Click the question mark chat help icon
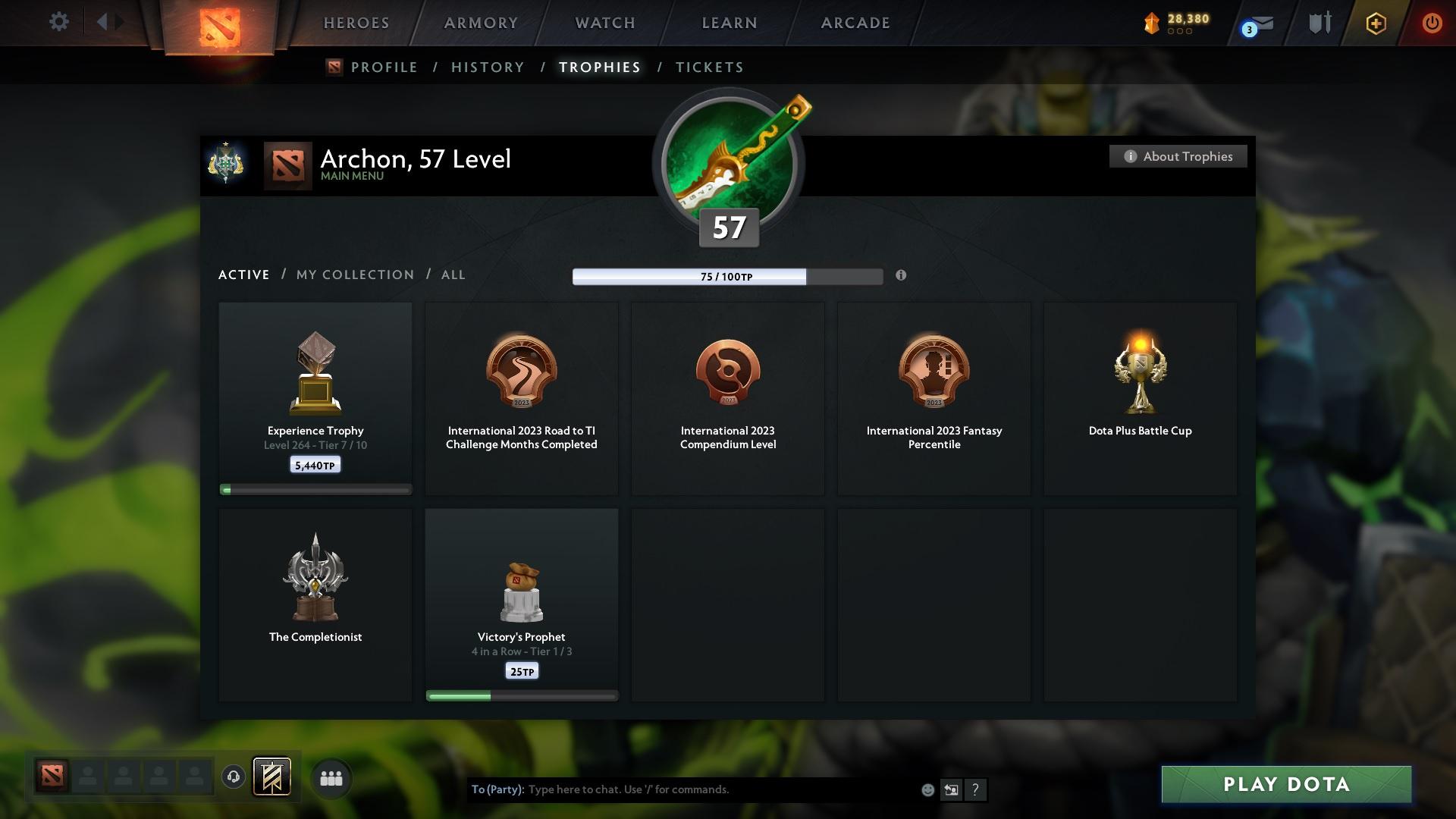The width and height of the screenshot is (1456, 819). click(976, 789)
